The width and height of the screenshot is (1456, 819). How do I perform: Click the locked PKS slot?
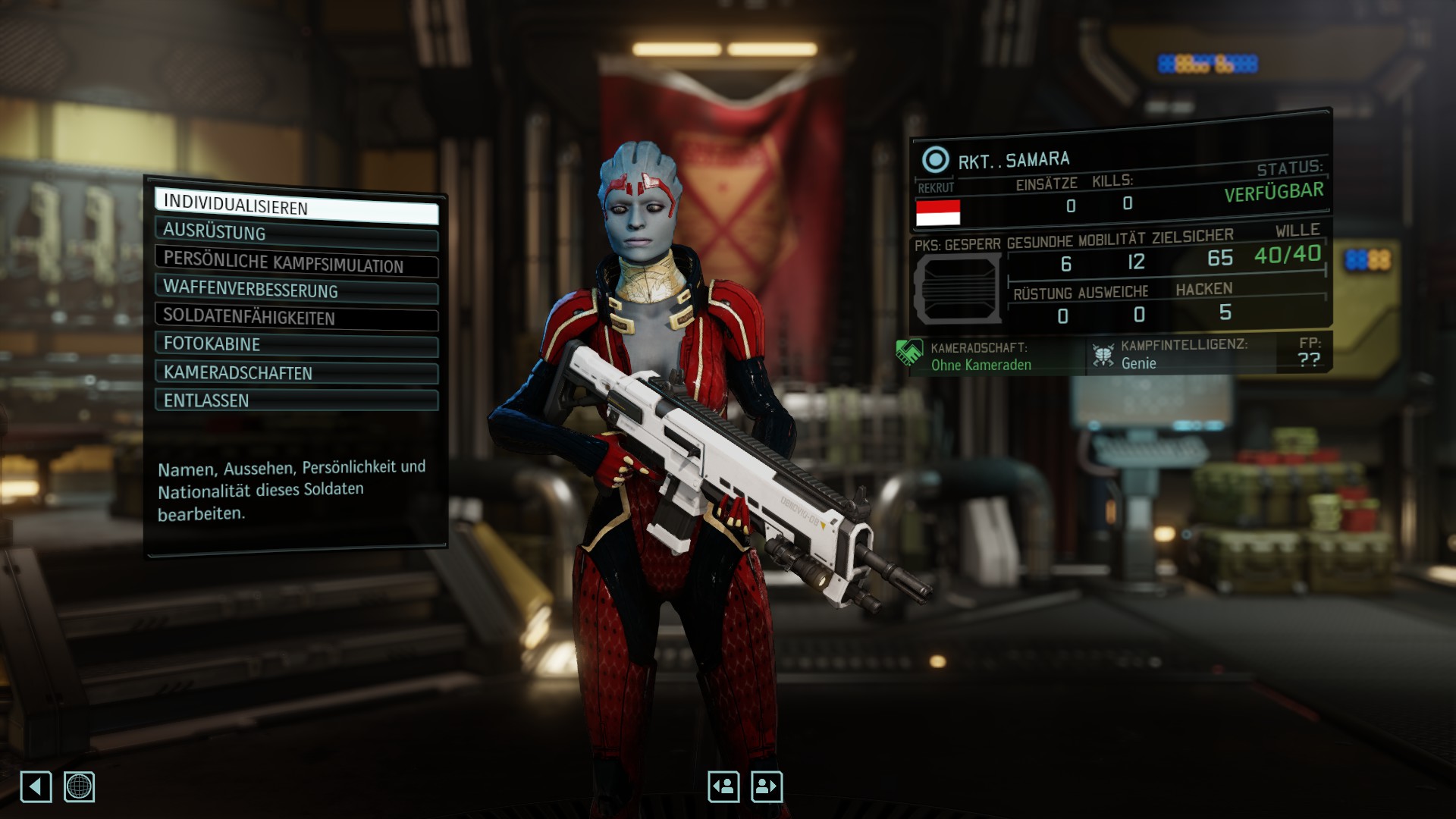958,289
